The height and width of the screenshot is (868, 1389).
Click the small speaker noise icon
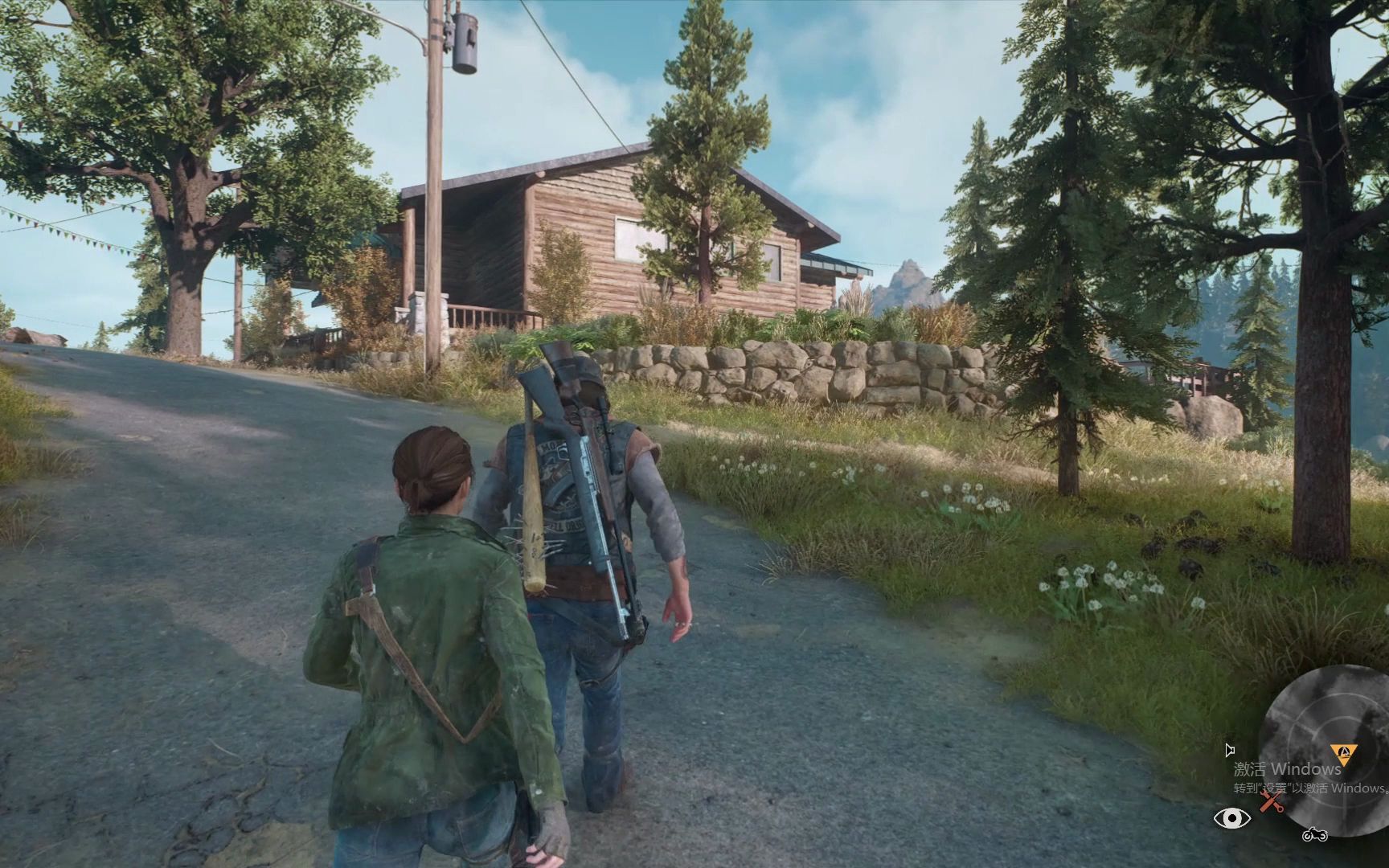point(1229,750)
